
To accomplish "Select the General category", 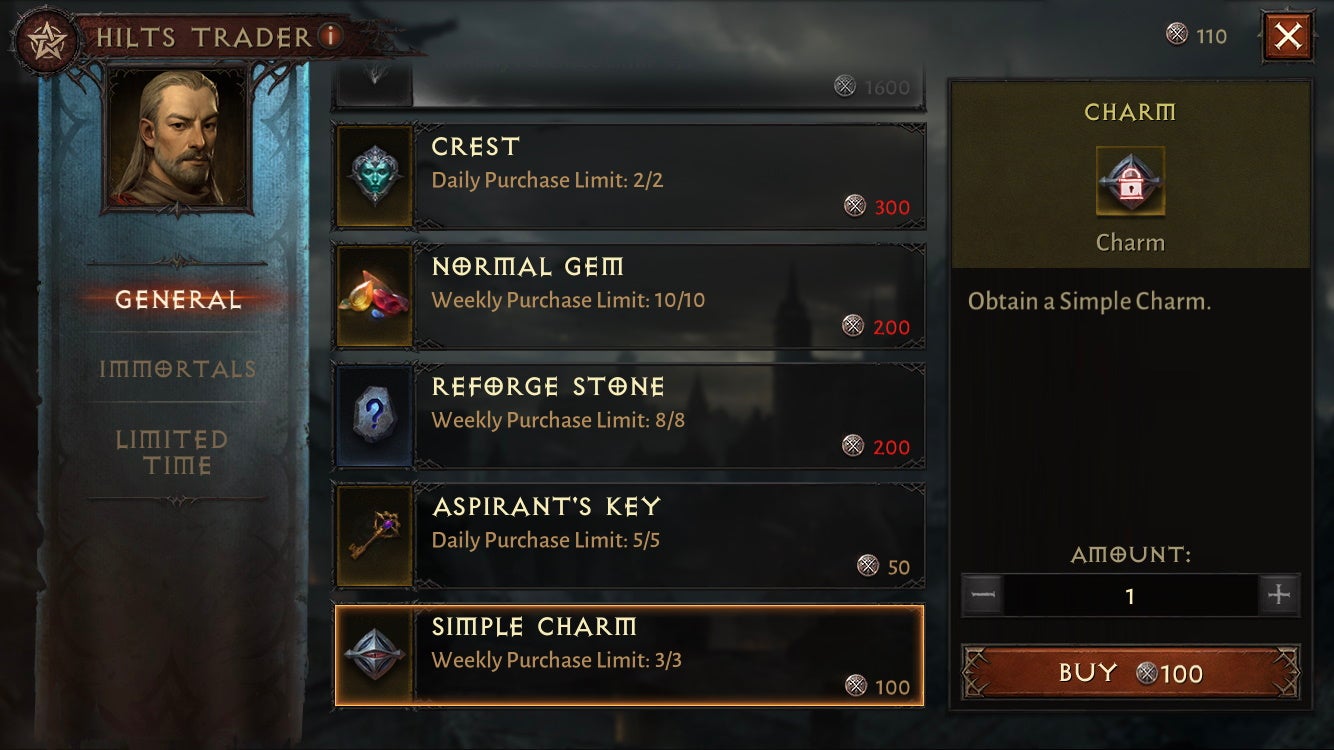I will 178,298.
